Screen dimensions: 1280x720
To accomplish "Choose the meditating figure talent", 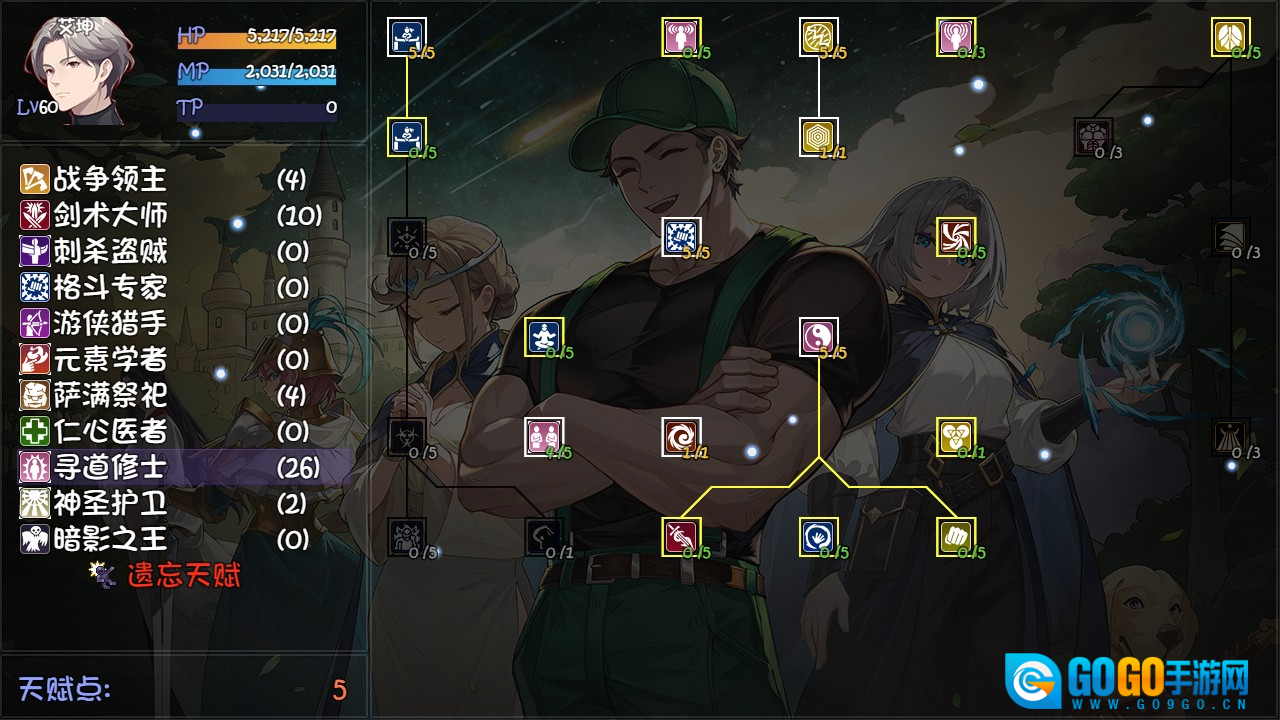I will coord(545,337).
